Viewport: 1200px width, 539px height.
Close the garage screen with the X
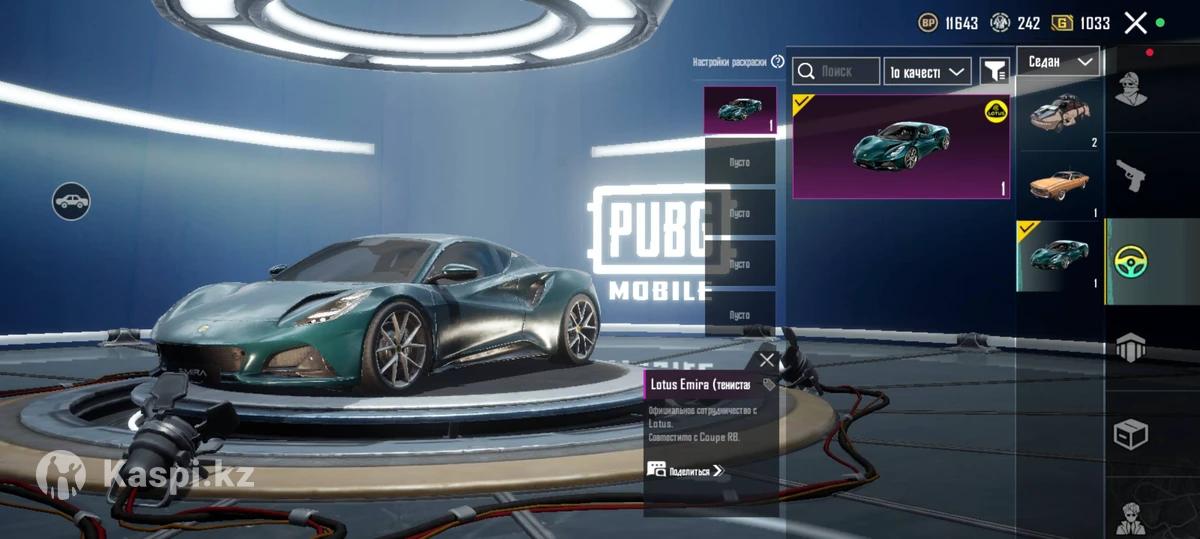coord(1135,23)
